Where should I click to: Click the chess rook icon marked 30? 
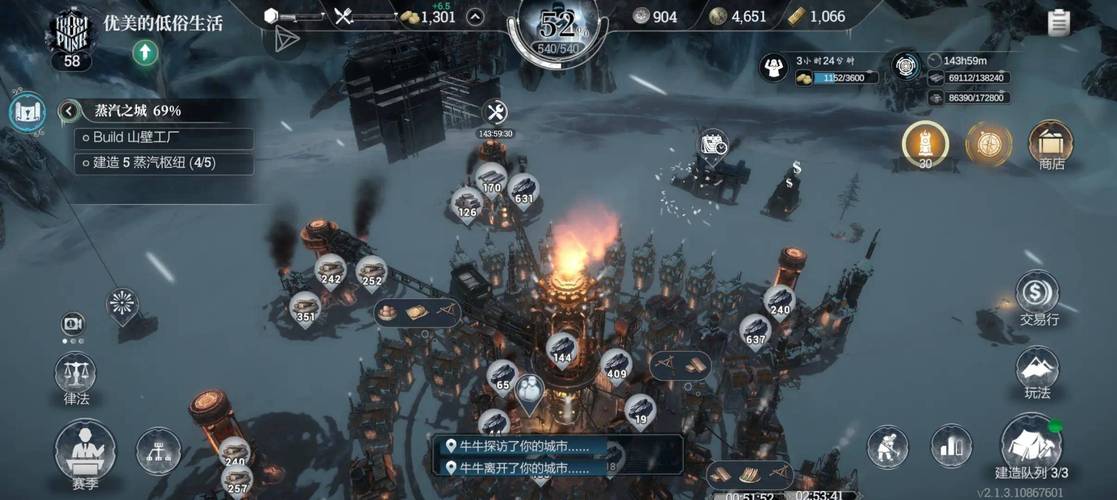pos(925,144)
